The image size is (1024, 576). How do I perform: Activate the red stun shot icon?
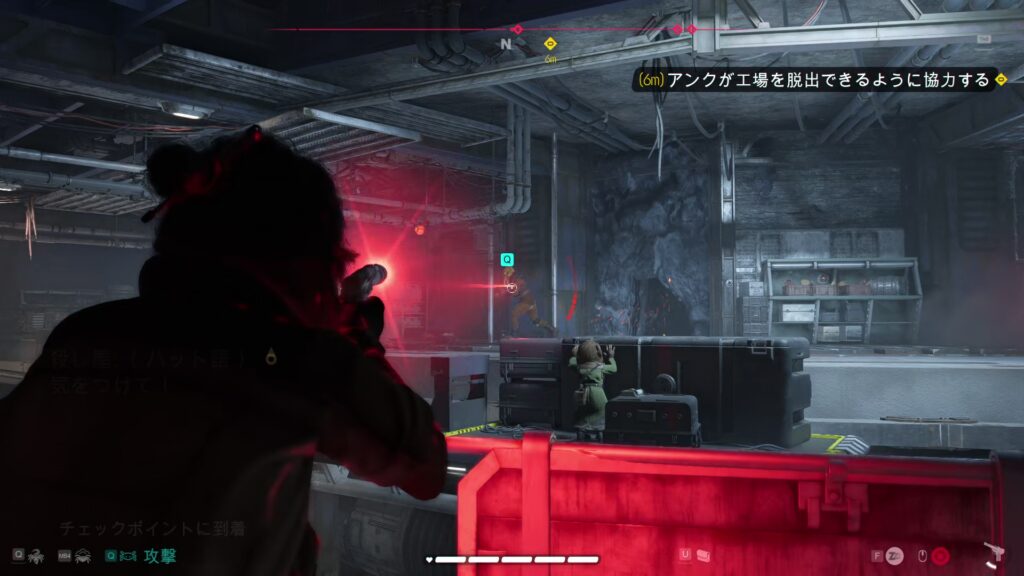(941, 555)
